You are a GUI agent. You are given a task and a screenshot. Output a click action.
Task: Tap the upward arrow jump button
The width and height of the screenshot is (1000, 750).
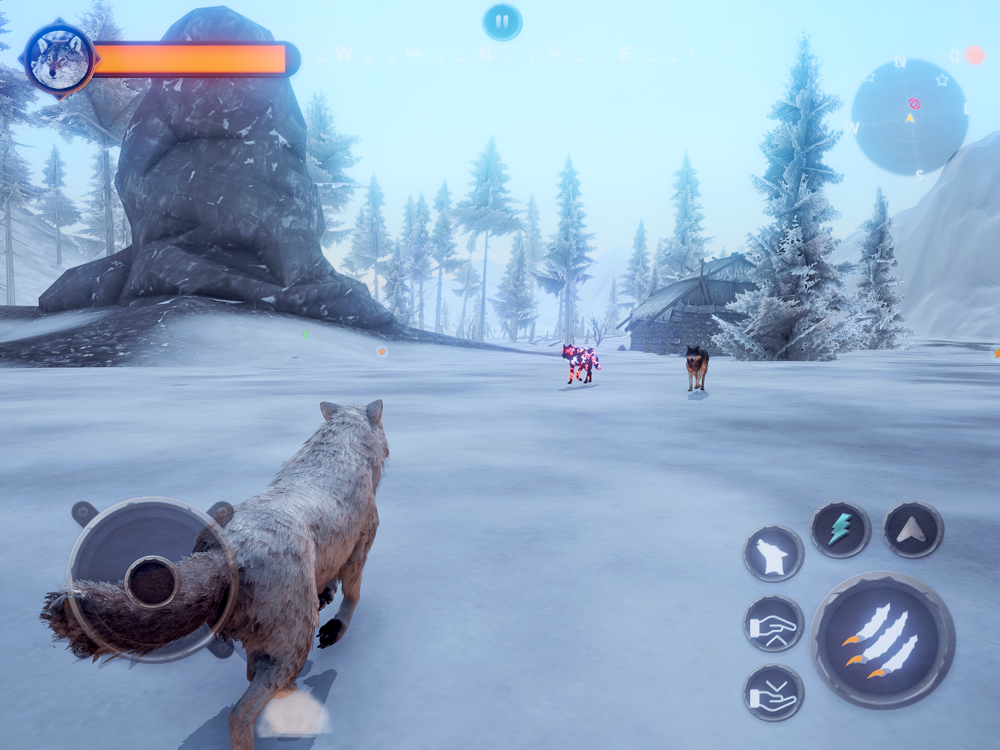click(x=913, y=530)
